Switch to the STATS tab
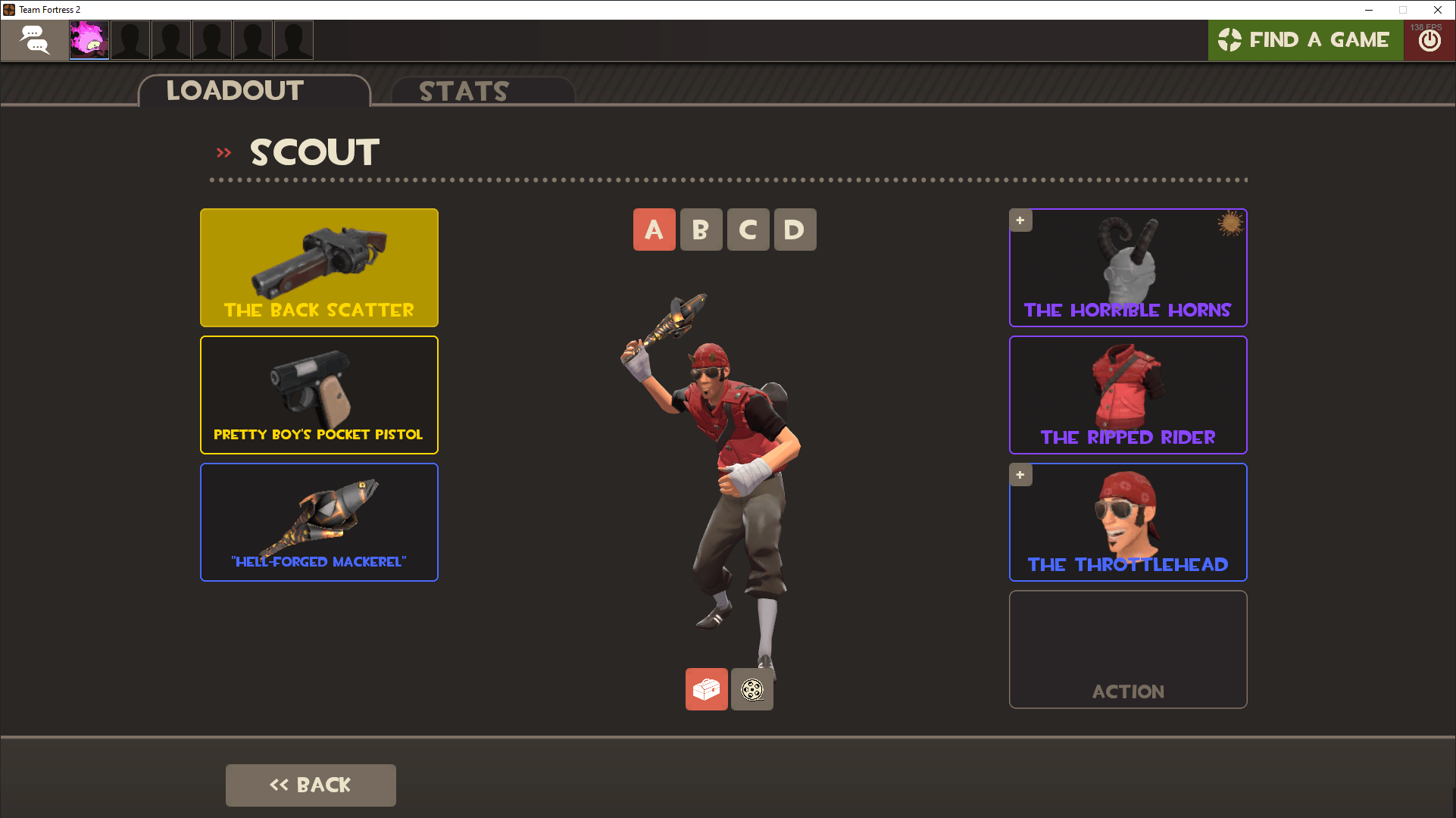Viewport: 1456px width, 818px height. [x=464, y=92]
